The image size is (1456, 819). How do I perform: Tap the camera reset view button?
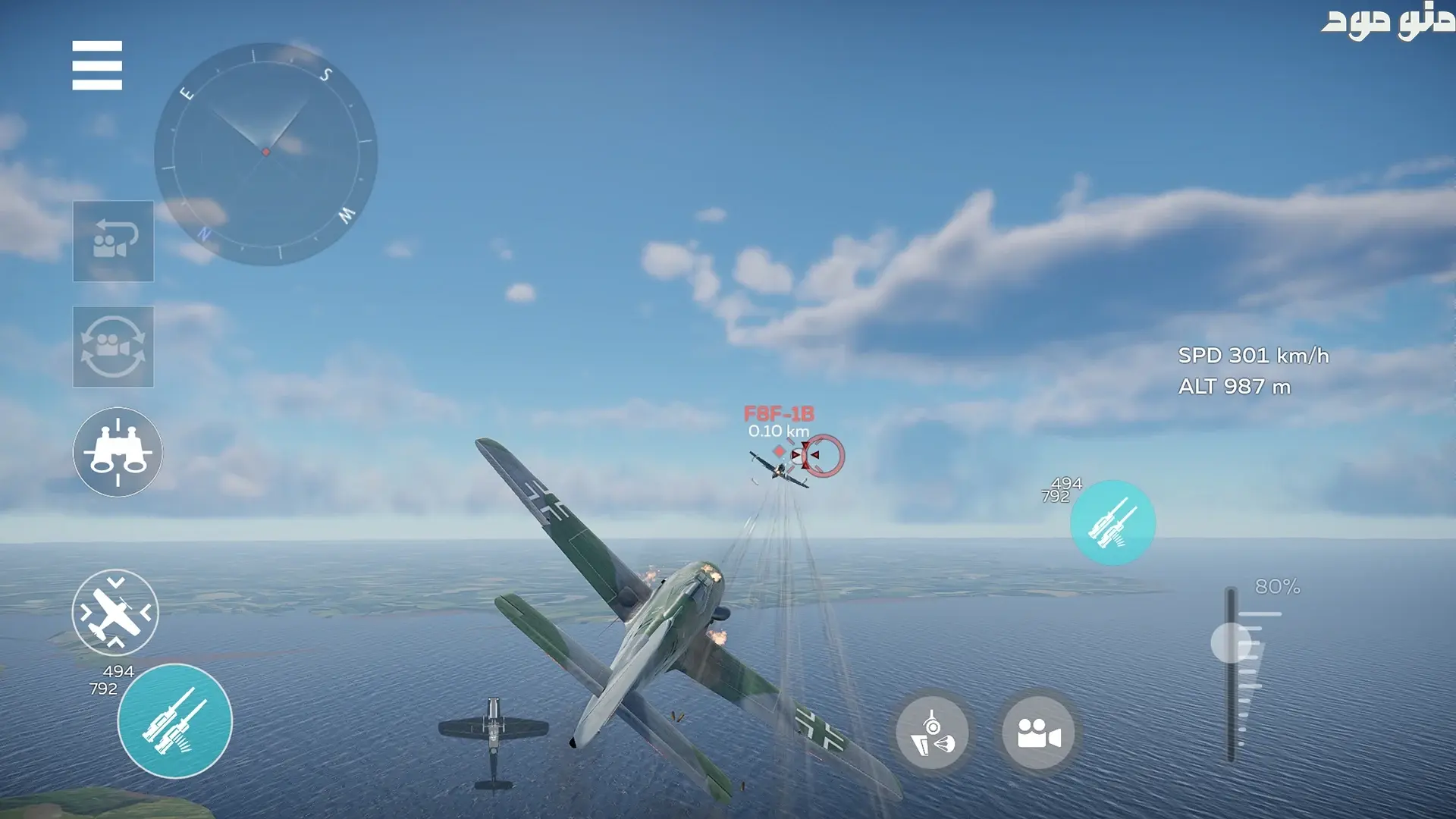(x=113, y=241)
